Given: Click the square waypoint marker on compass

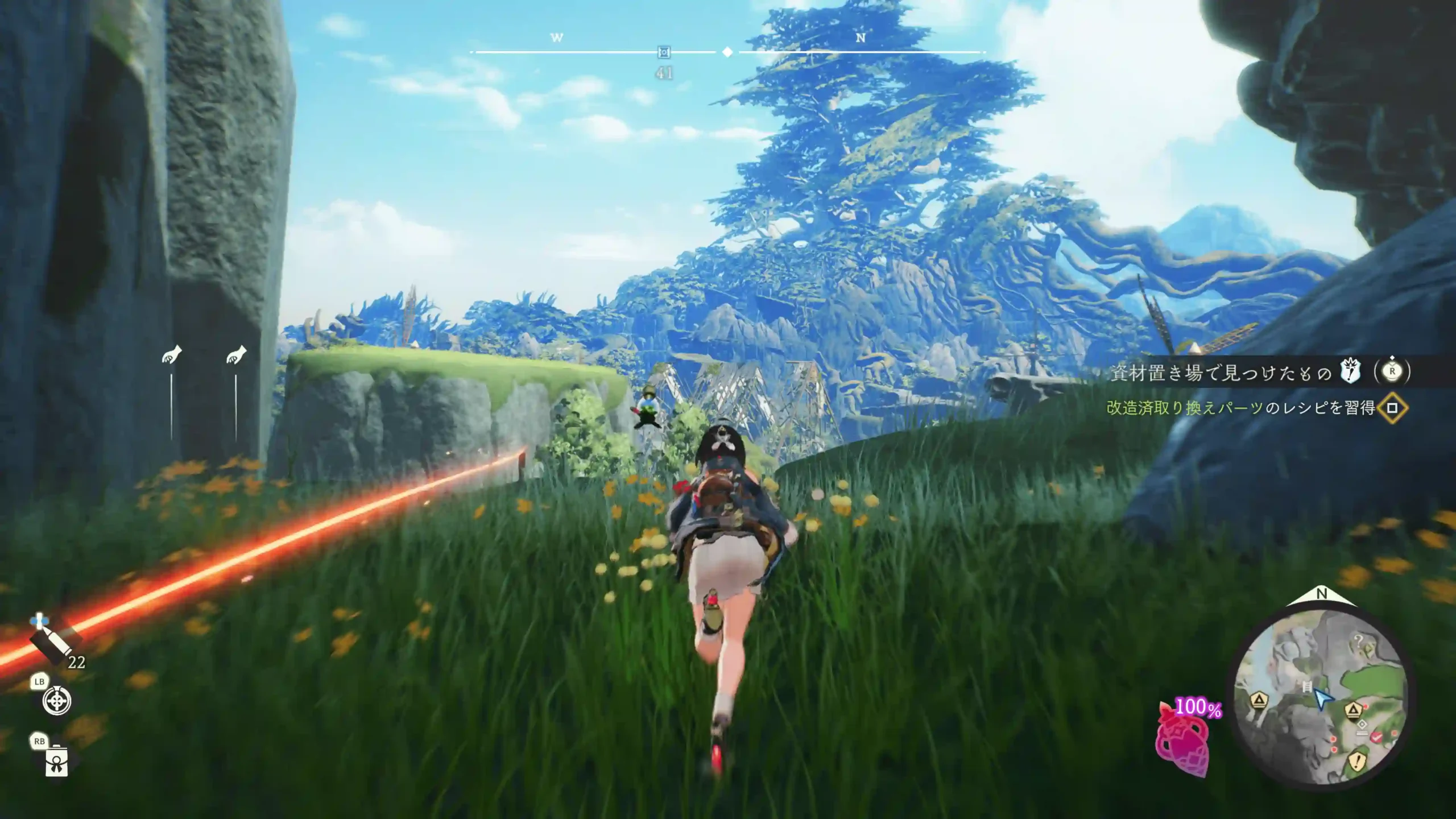Looking at the screenshot, I should coord(664,53).
